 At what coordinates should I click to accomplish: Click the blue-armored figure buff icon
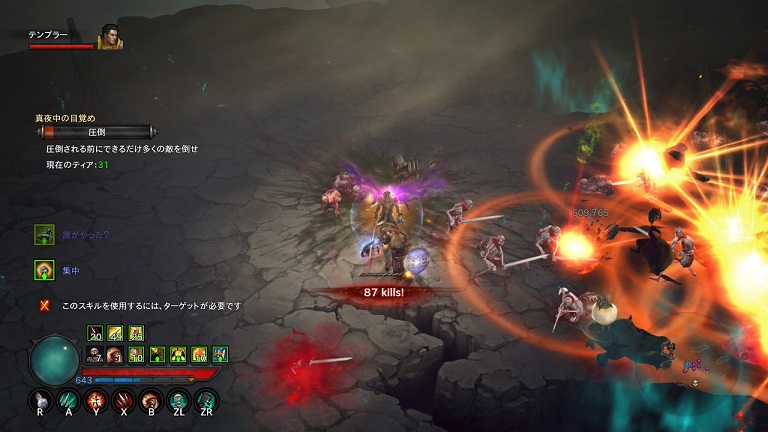click(x=220, y=354)
